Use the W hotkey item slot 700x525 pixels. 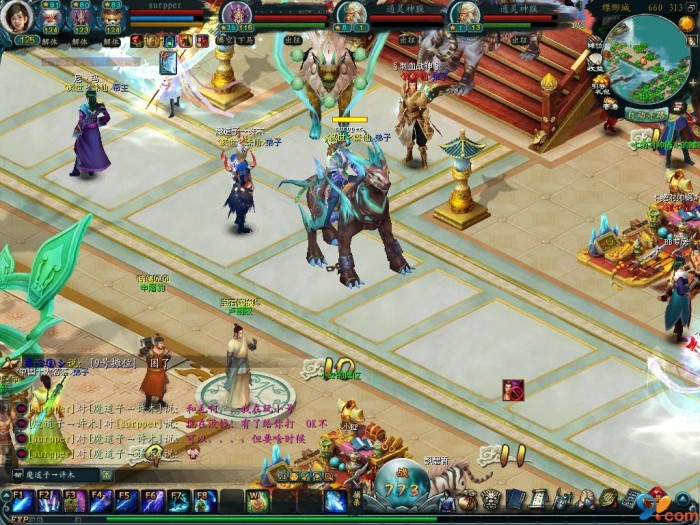click(256, 499)
